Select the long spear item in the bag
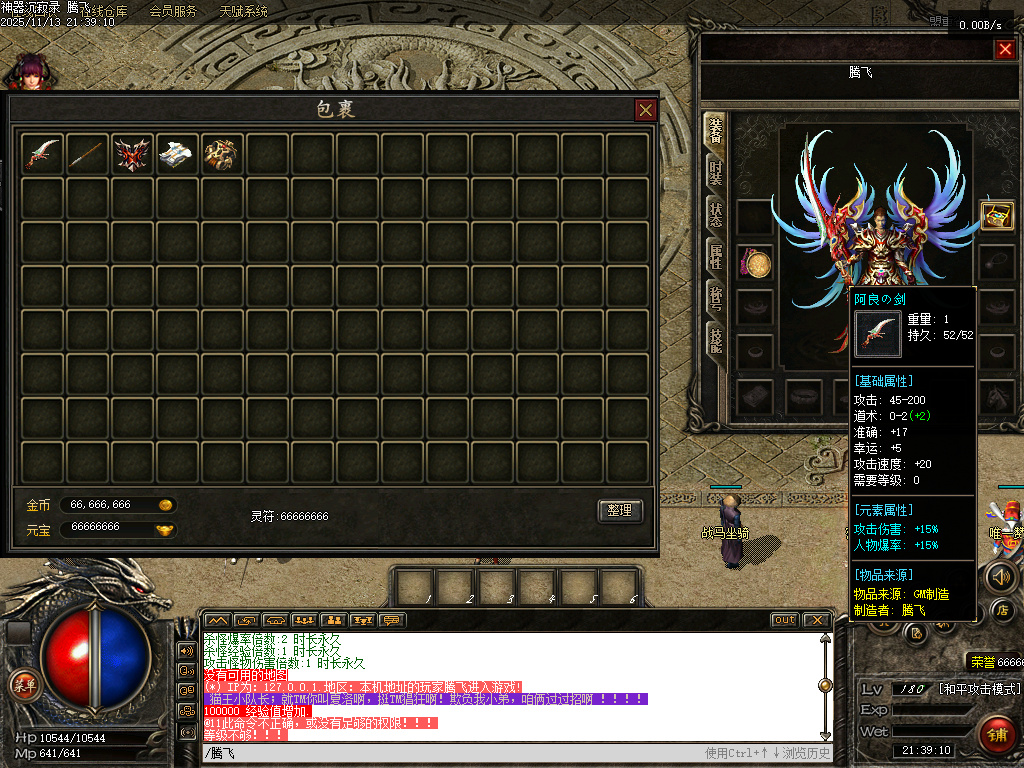The image size is (1024, 768). [x=87, y=153]
